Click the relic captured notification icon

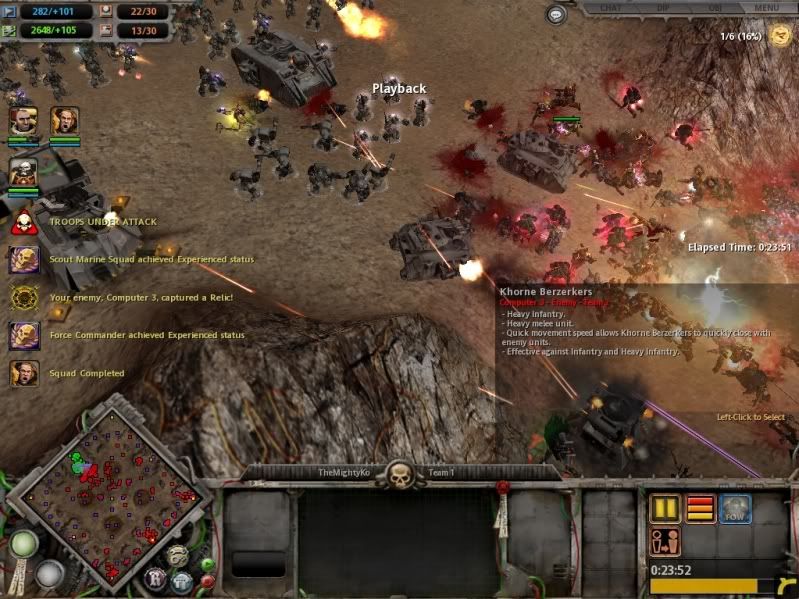(23, 298)
